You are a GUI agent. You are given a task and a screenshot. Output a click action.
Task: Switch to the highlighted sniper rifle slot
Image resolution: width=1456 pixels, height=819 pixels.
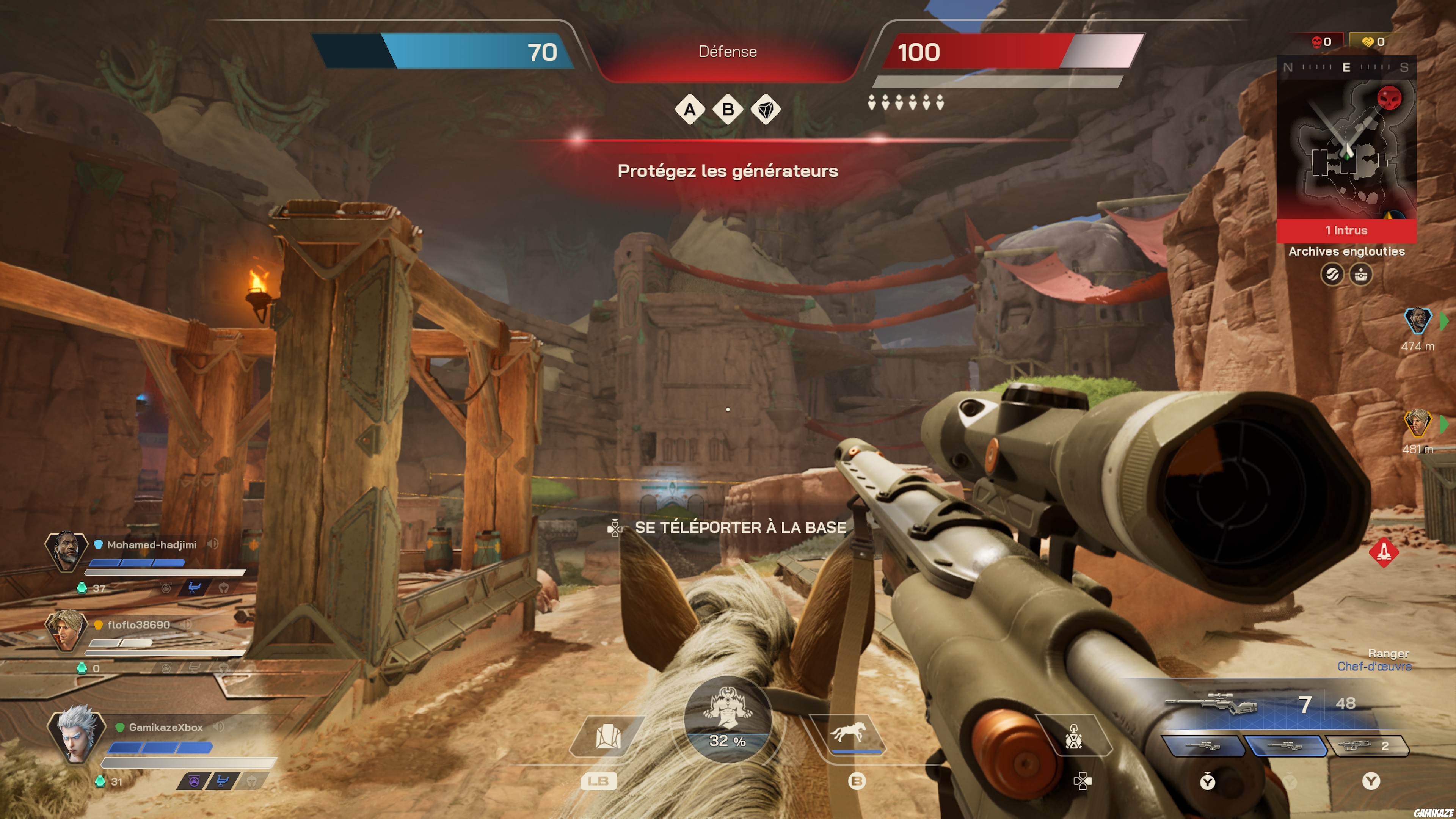(x=1285, y=746)
